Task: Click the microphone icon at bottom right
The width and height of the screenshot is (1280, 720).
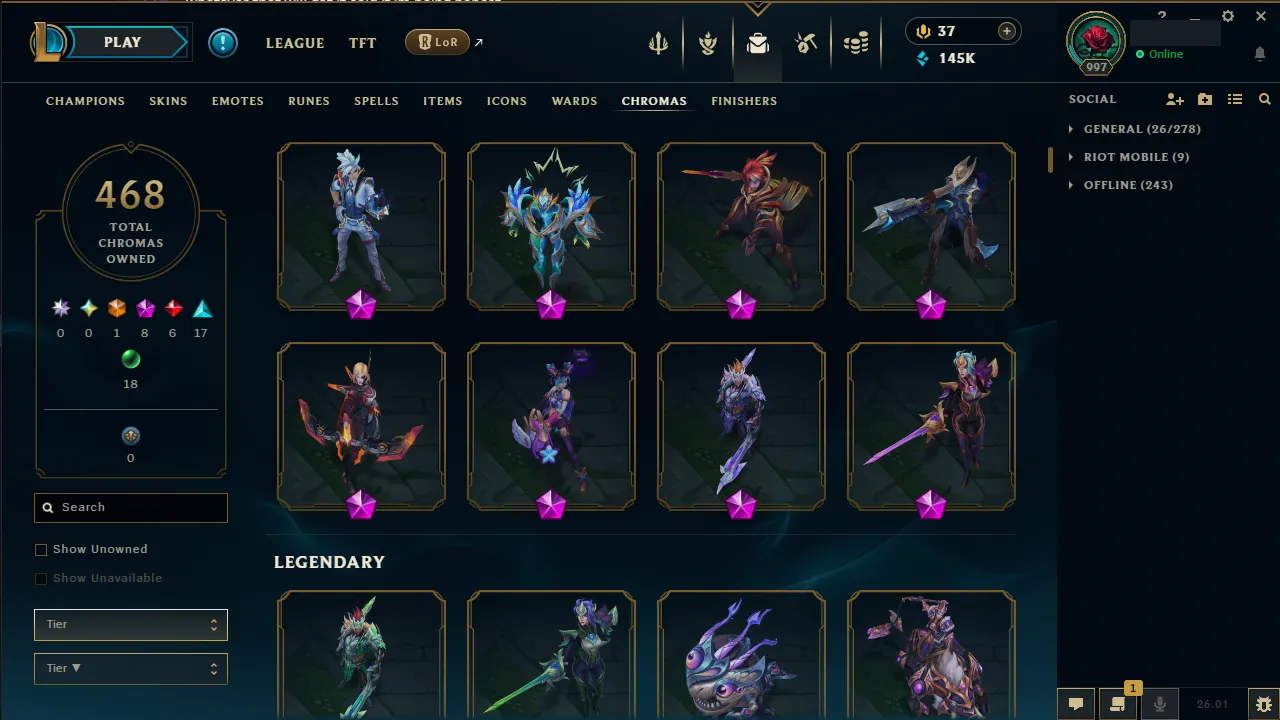Action: [1160, 704]
